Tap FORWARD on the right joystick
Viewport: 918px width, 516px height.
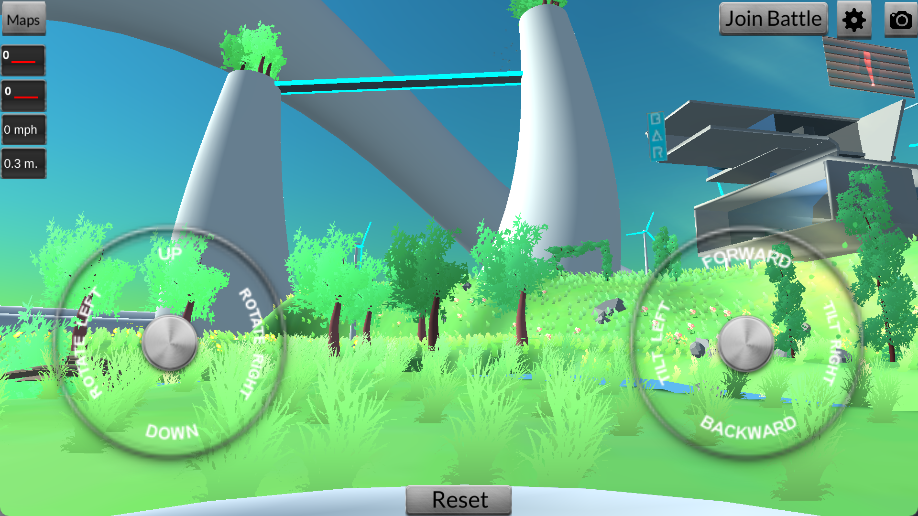[x=746, y=259]
